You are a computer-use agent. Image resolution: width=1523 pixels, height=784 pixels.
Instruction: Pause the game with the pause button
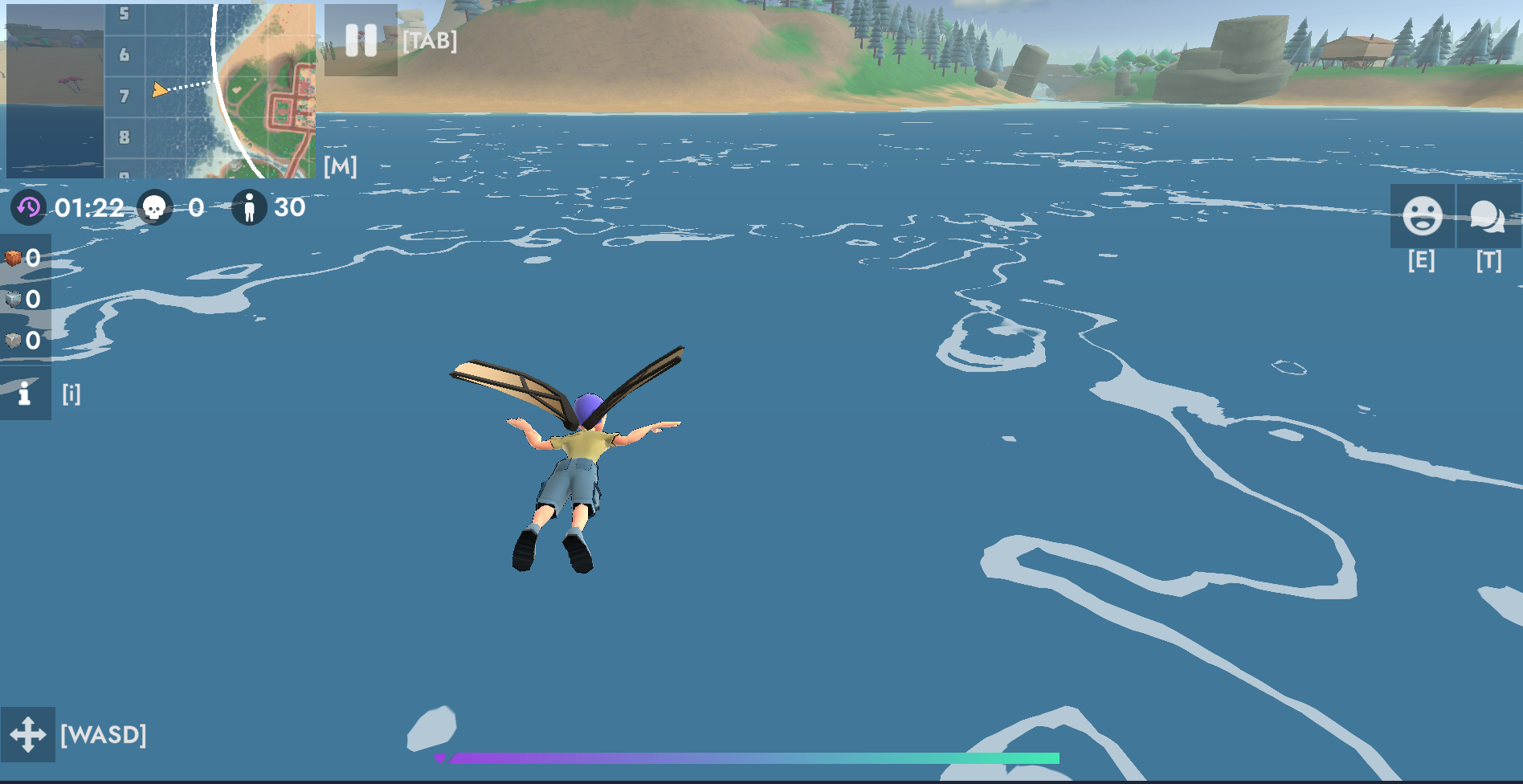tap(361, 40)
